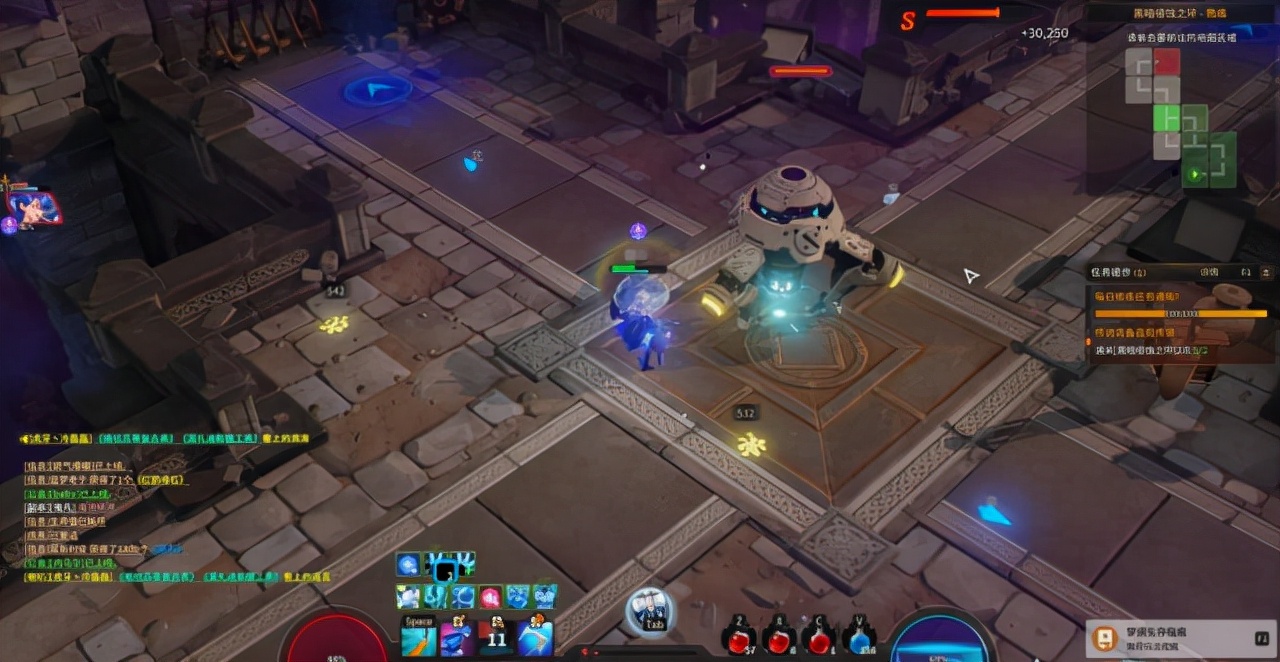
Task: Dismiss the notification popup at bottom right
Action: [1261, 637]
